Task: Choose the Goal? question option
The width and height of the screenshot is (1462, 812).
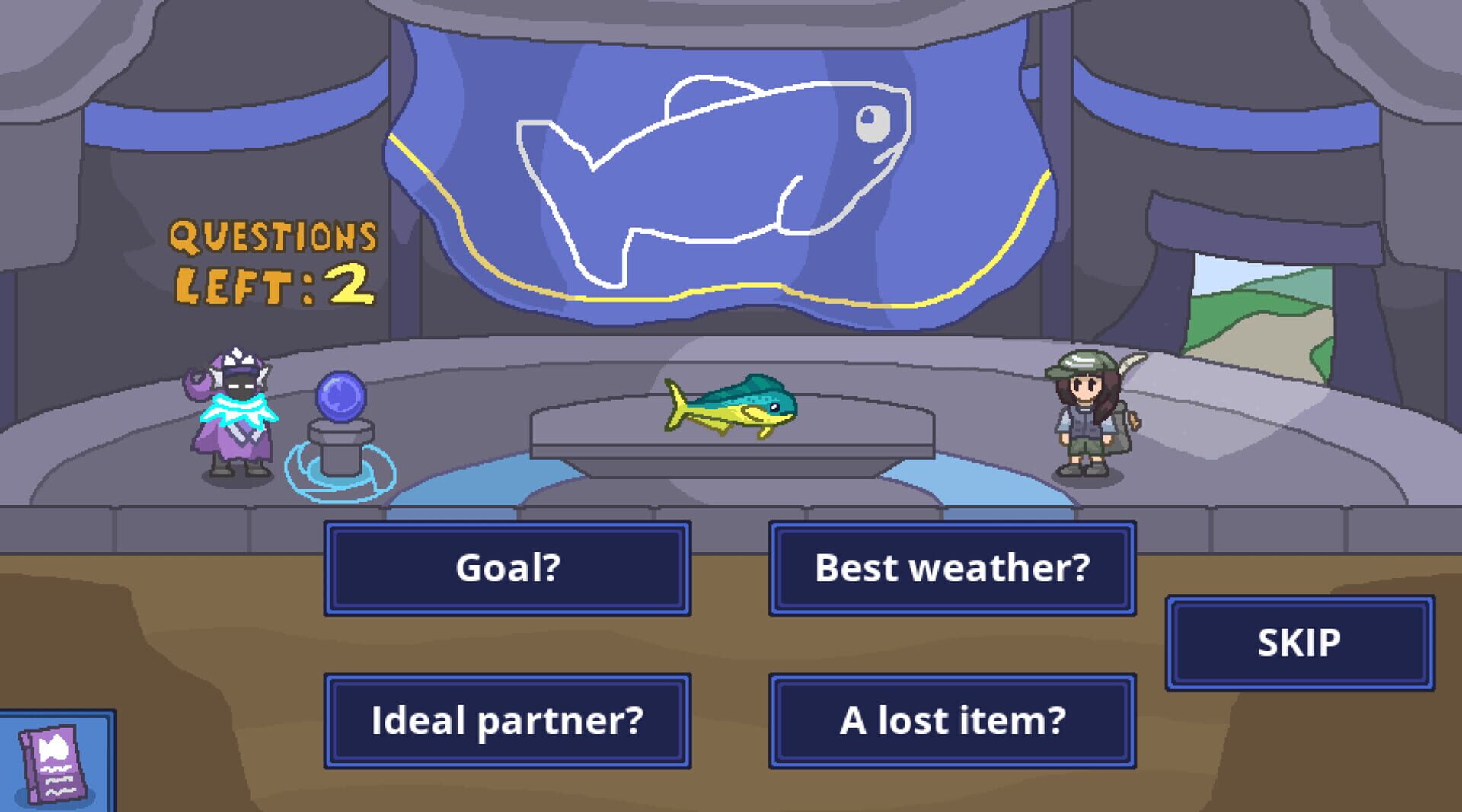Action: tap(506, 567)
